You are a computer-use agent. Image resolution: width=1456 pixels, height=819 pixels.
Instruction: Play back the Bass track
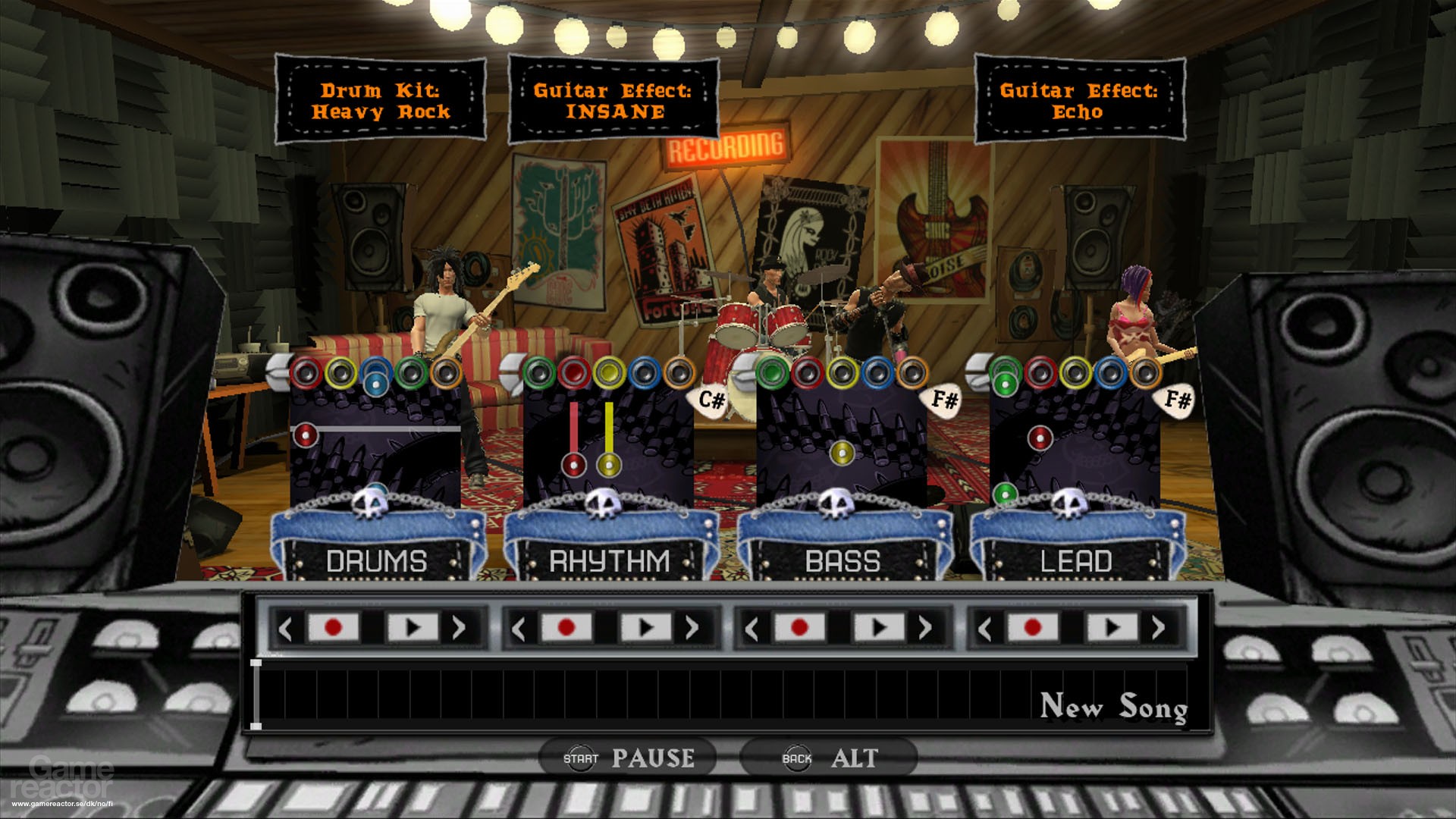pos(879,628)
